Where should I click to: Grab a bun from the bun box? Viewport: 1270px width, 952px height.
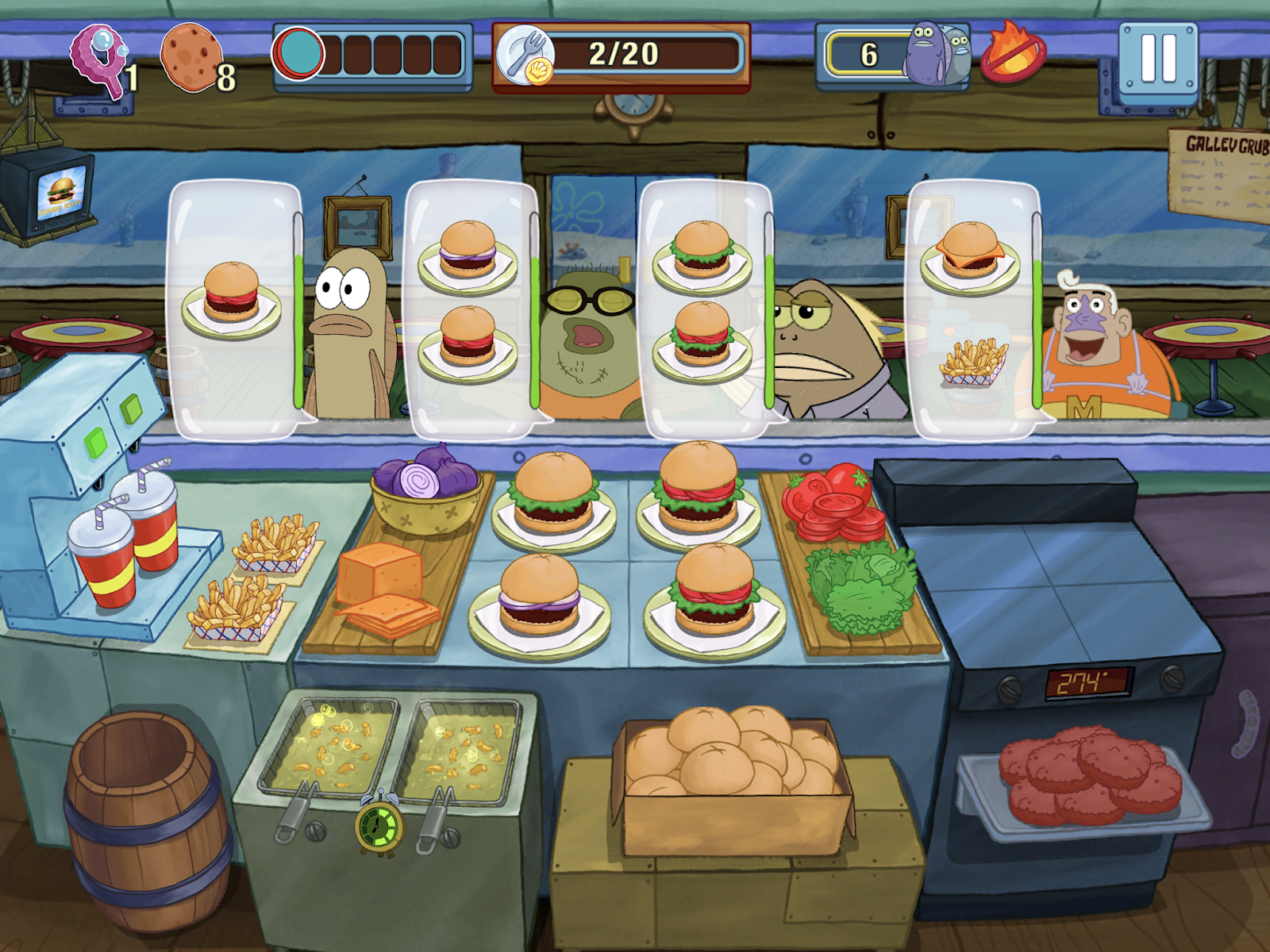point(726,754)
